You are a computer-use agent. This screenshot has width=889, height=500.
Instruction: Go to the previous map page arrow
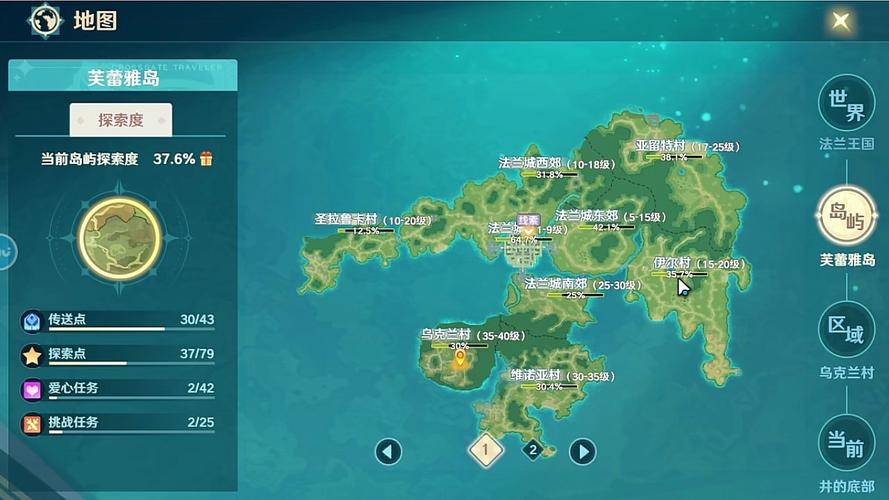pyautogui.click(x=388, y=451)
